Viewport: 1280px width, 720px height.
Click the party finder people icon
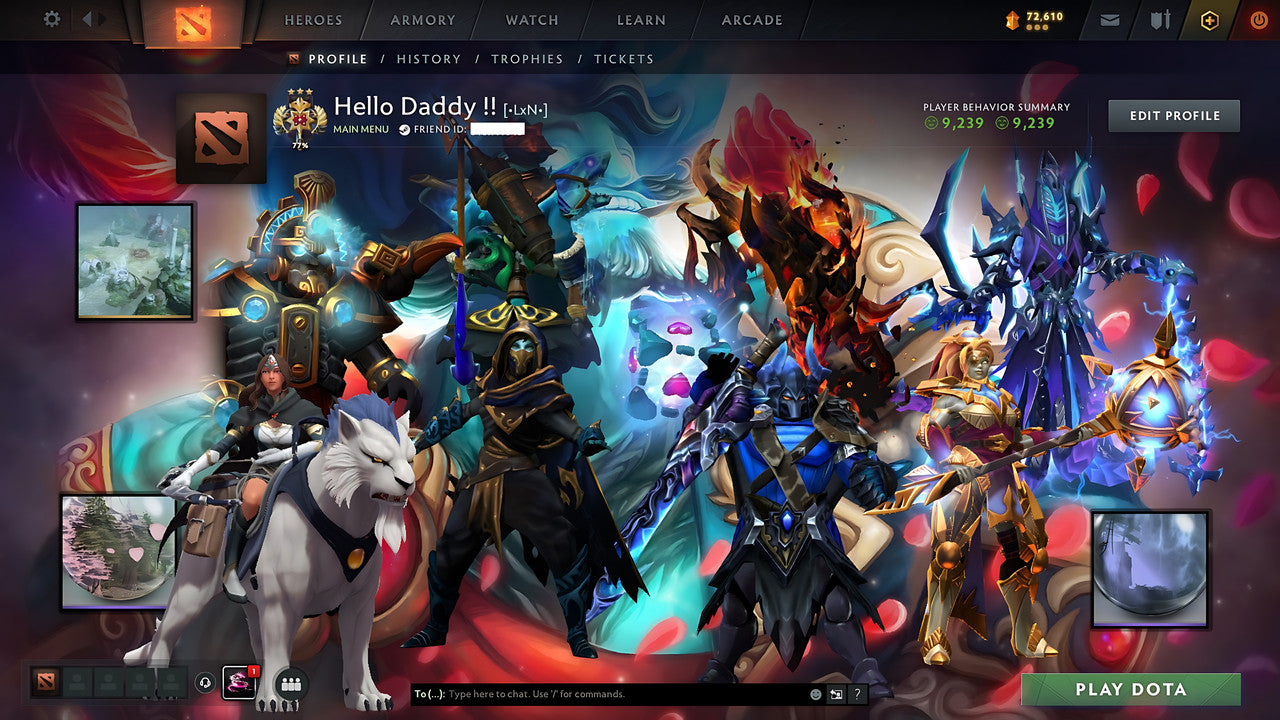tap(289, 682)
